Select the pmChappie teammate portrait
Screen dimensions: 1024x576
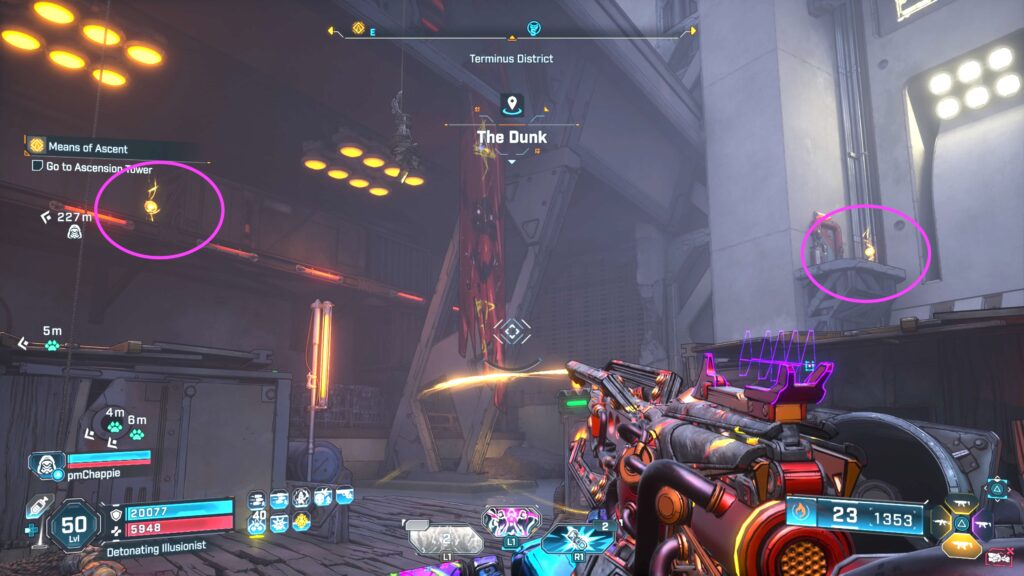point(45,463)
